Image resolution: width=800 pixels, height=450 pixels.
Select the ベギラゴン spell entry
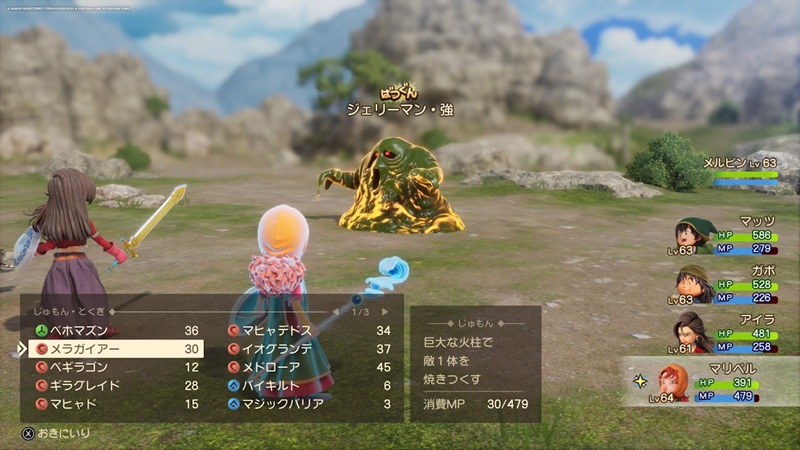click(x=110, y=367)
